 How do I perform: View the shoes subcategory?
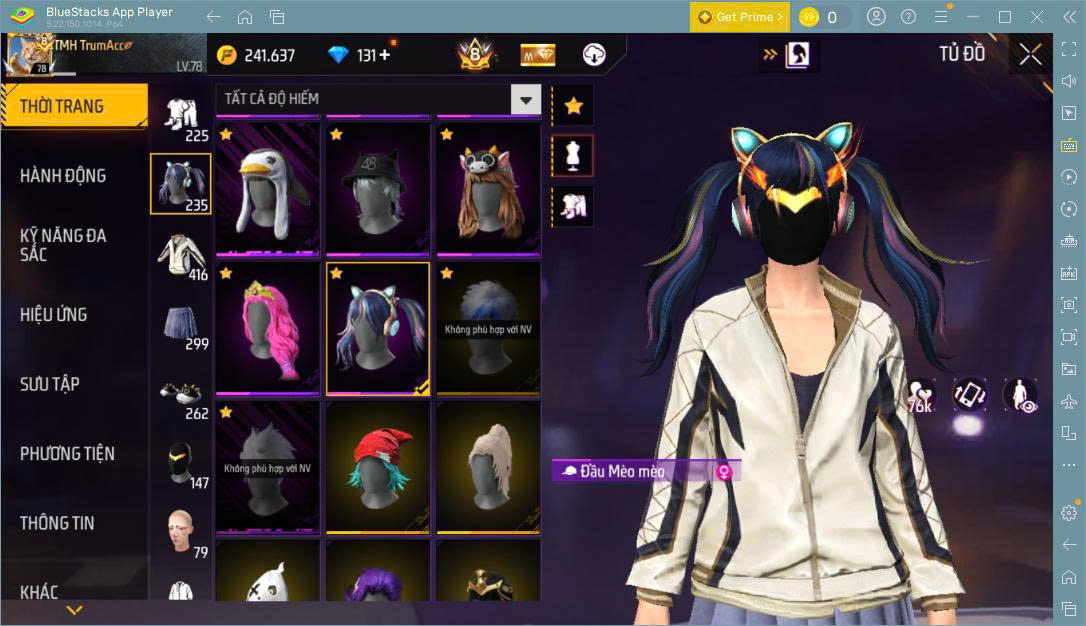180,393
